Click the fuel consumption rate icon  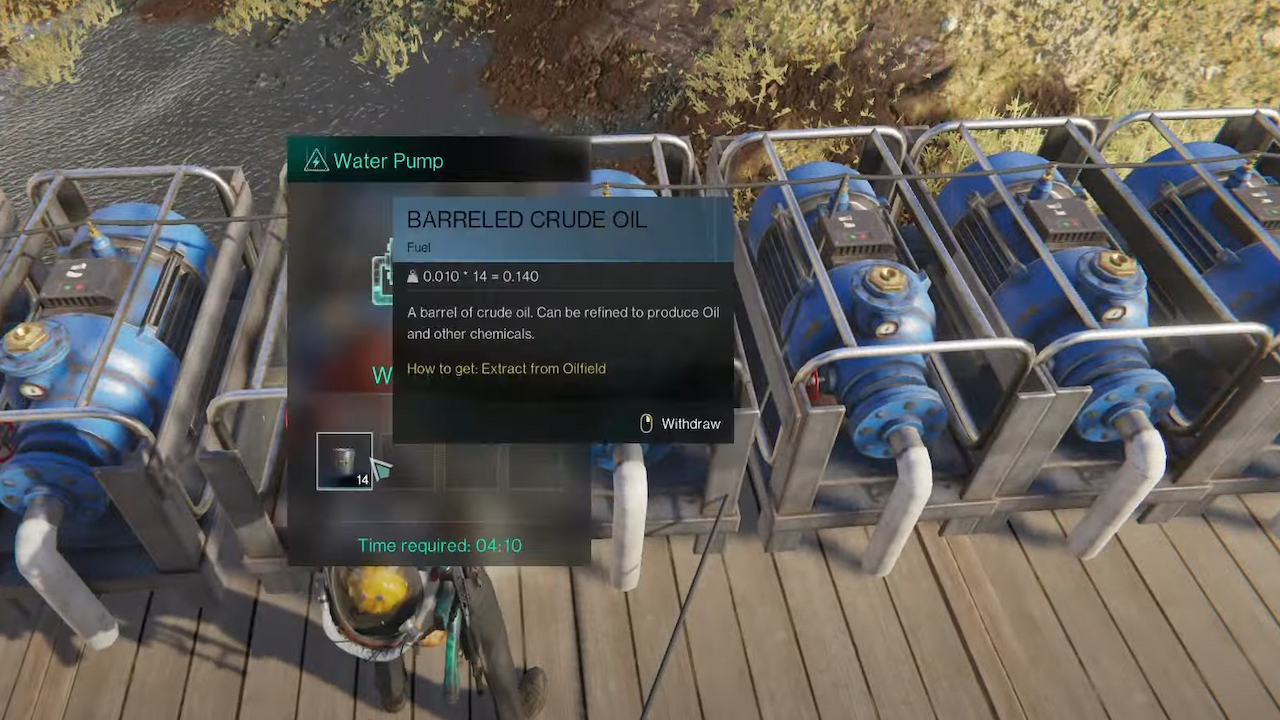pyautogui.click(x=413, y=276)
